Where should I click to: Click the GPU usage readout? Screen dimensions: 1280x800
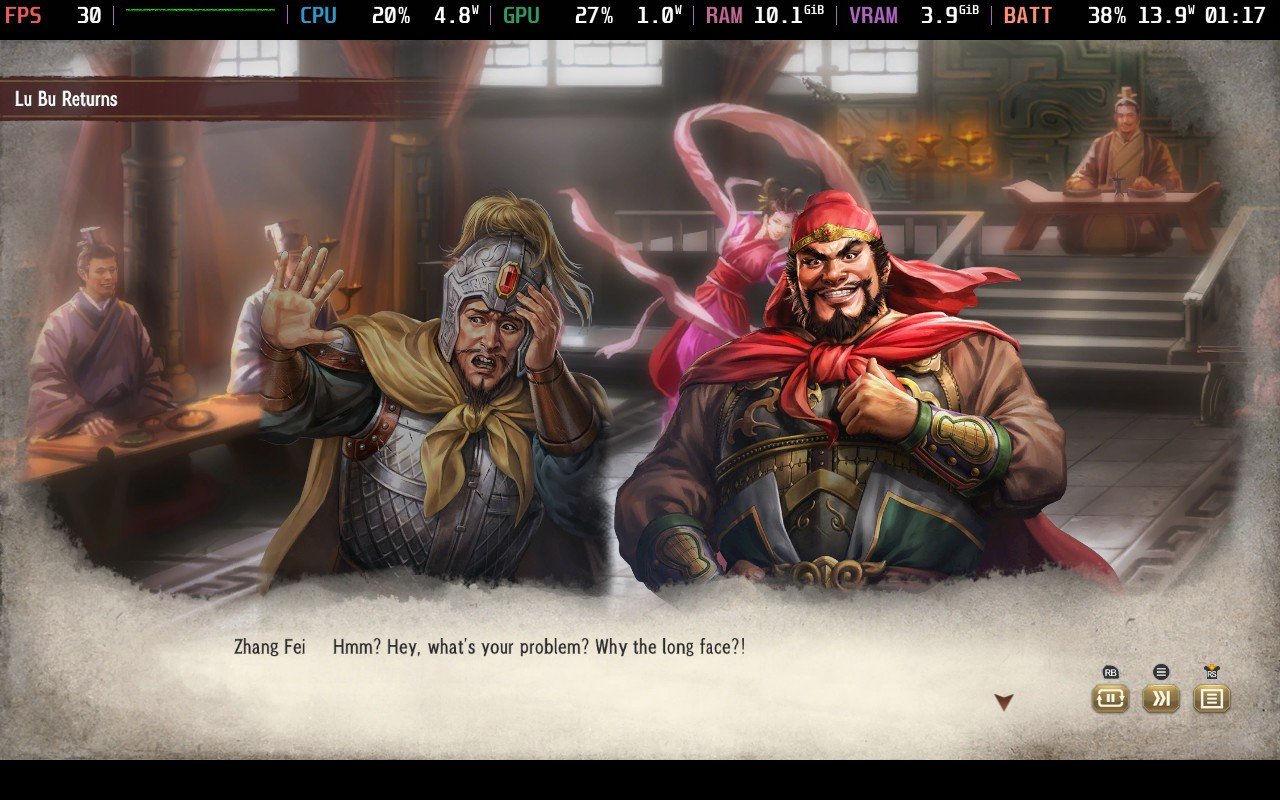point(594,15)
